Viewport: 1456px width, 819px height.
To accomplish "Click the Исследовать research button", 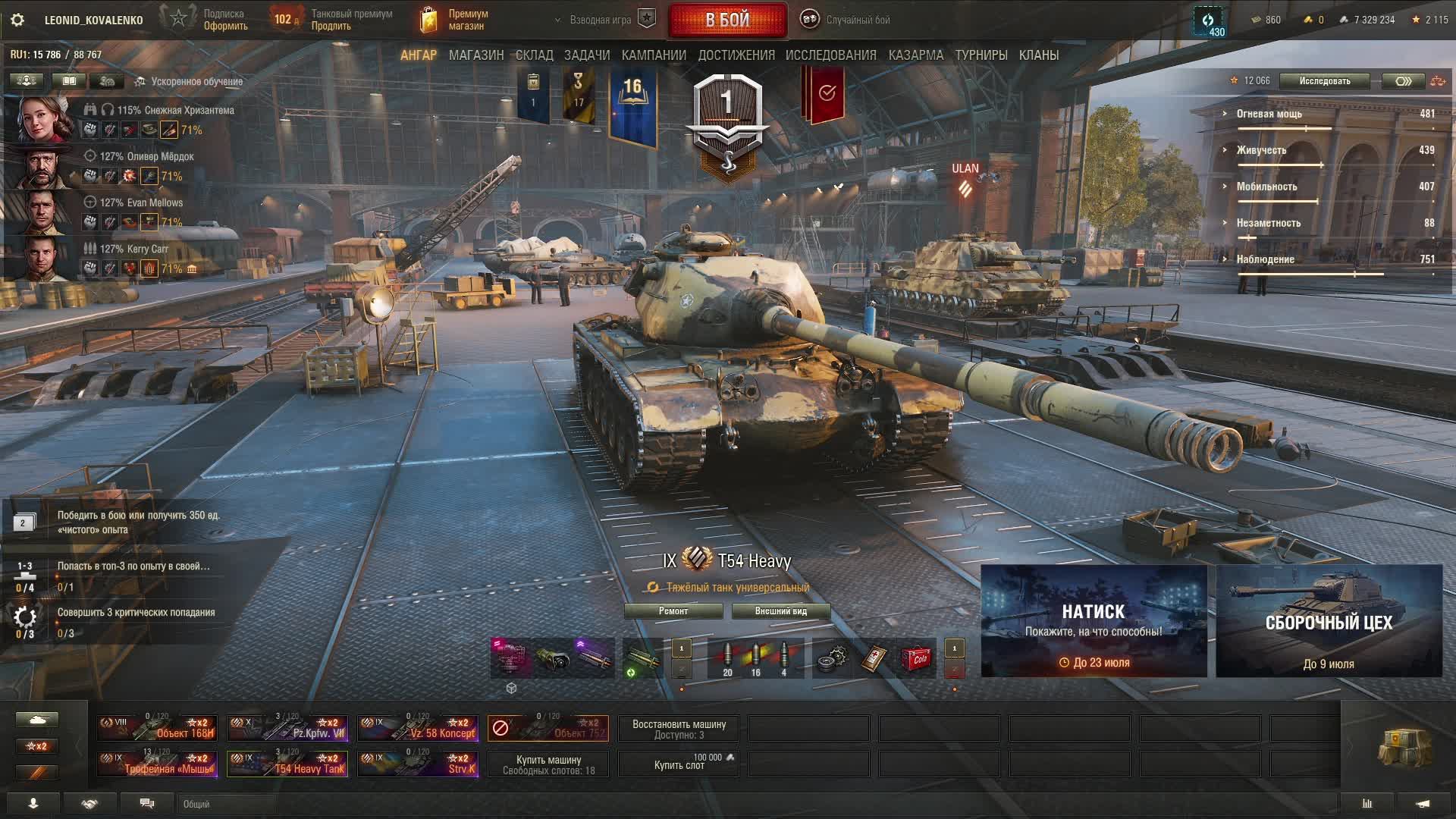I will pyautogui.click(x=1324, y=81).
